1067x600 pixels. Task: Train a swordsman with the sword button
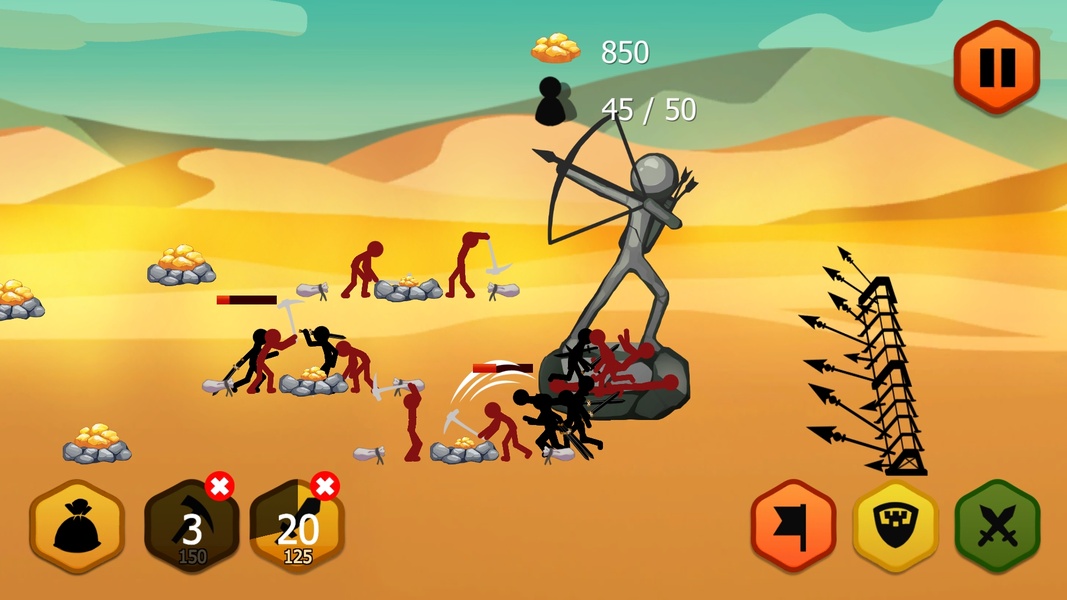pos(296,529)
